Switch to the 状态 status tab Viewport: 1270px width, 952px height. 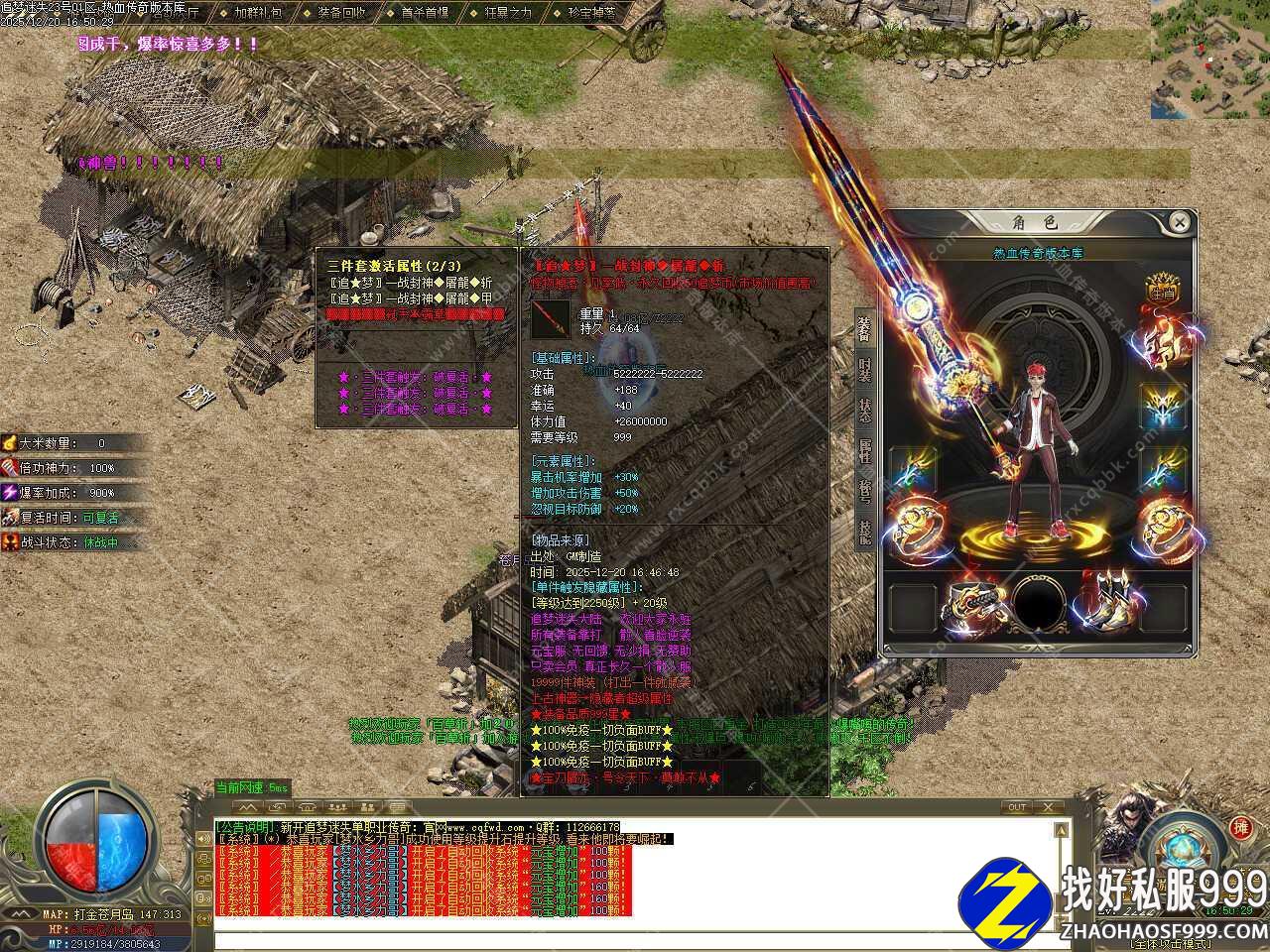point(864,411)
